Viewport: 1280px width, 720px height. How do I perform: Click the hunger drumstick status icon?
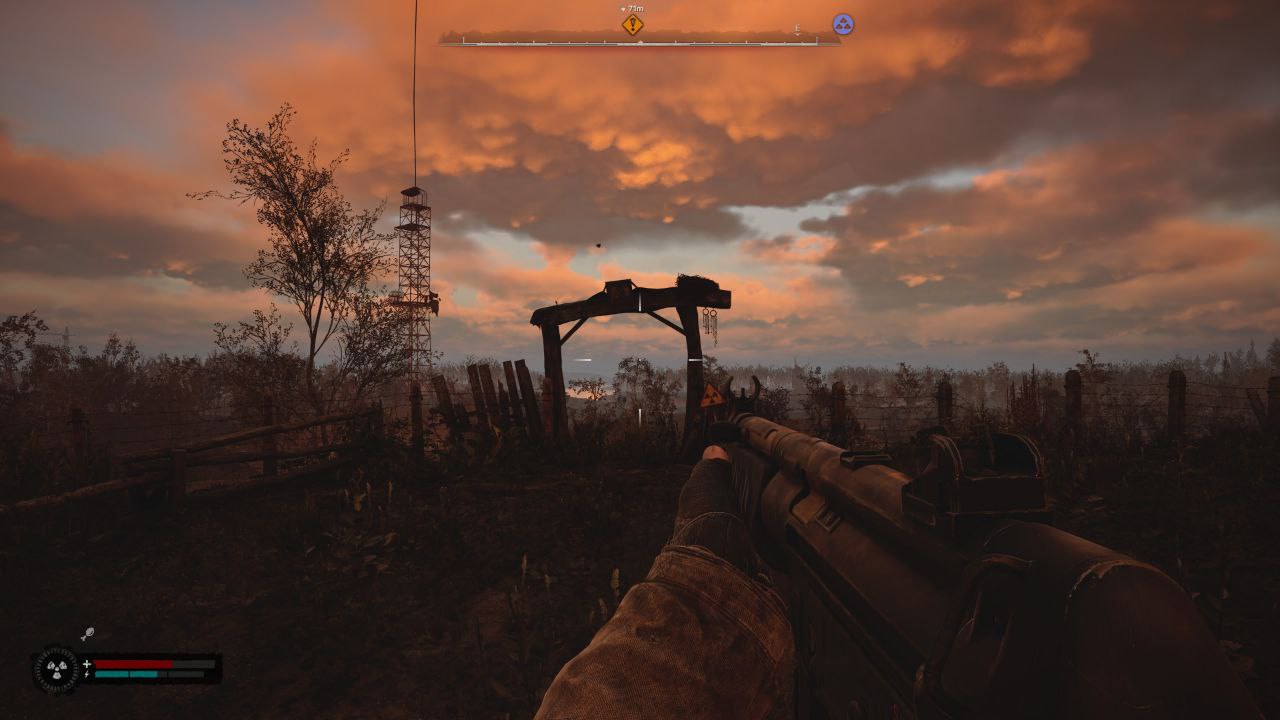pos(88,634)
